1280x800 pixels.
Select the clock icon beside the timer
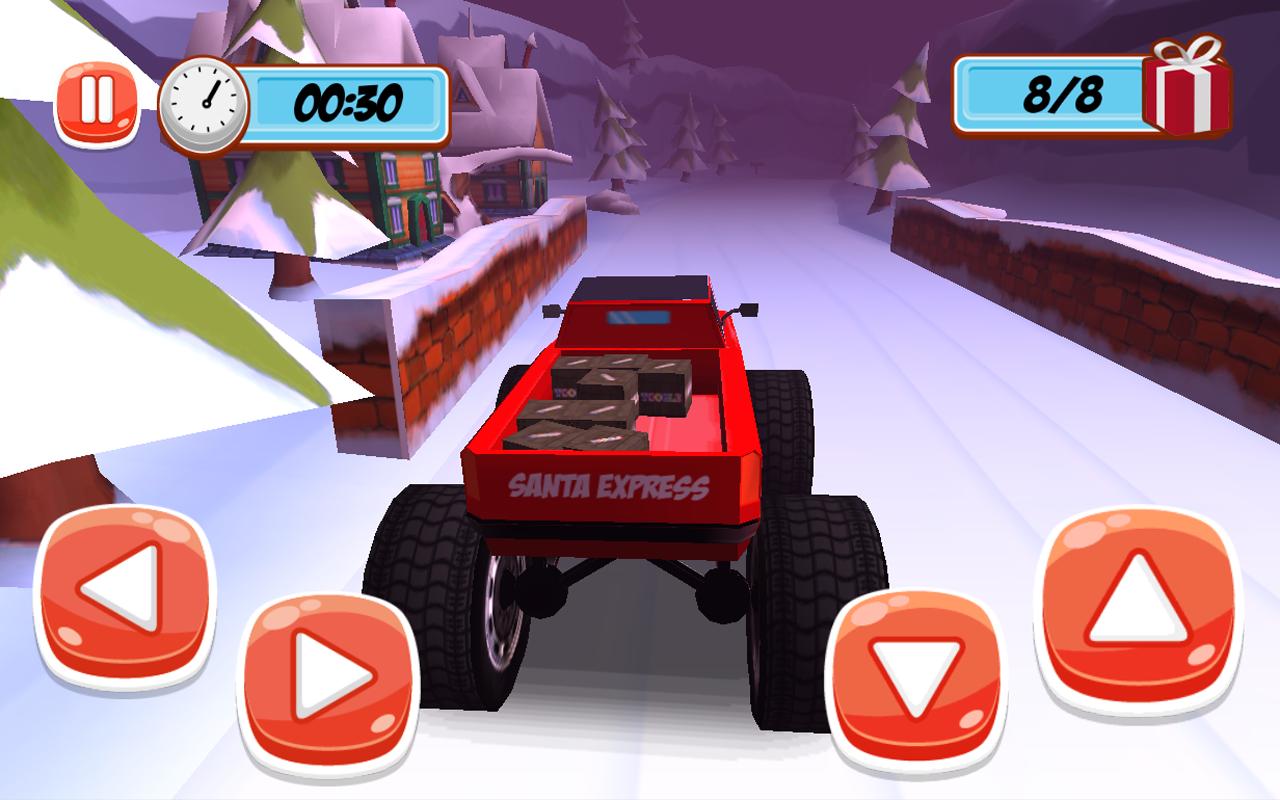pyautogui.click(x=203, y=104)
